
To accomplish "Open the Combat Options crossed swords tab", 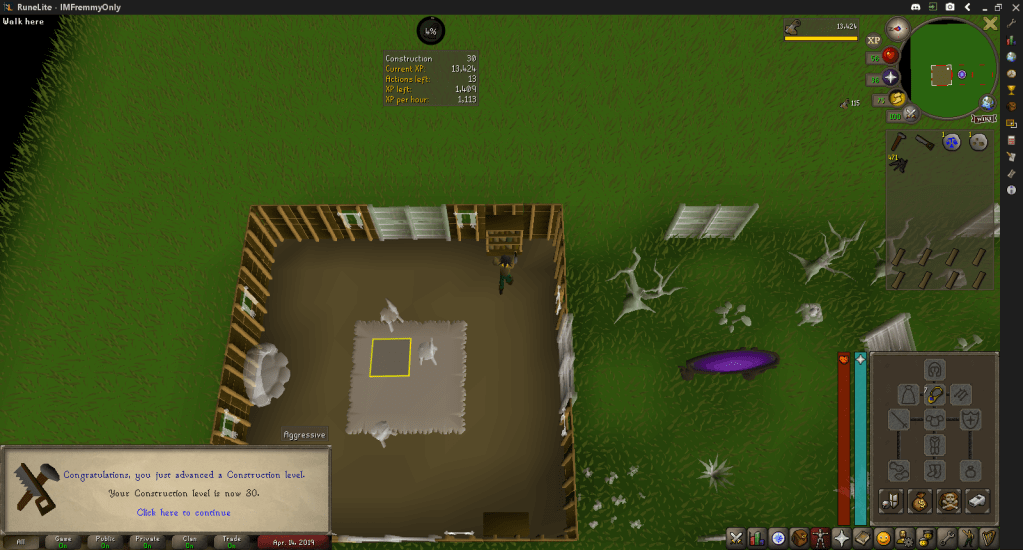I will click(x=736, y=538).
